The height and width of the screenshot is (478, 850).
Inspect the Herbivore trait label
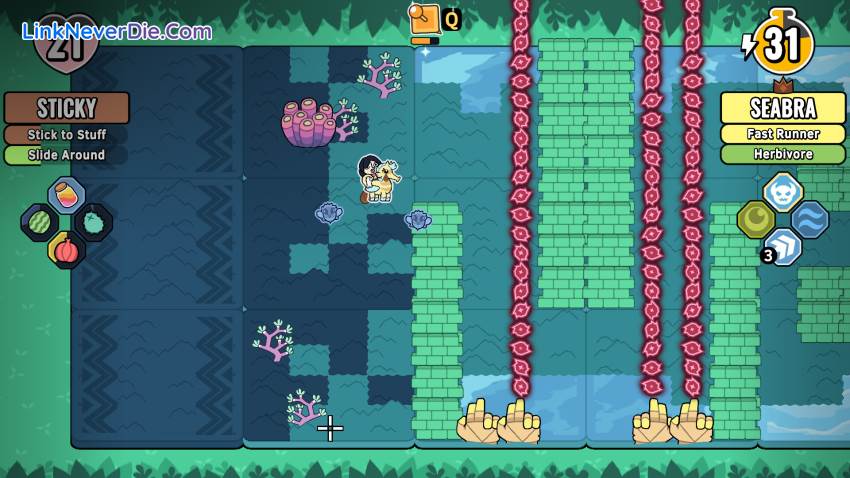coord(783,154)
